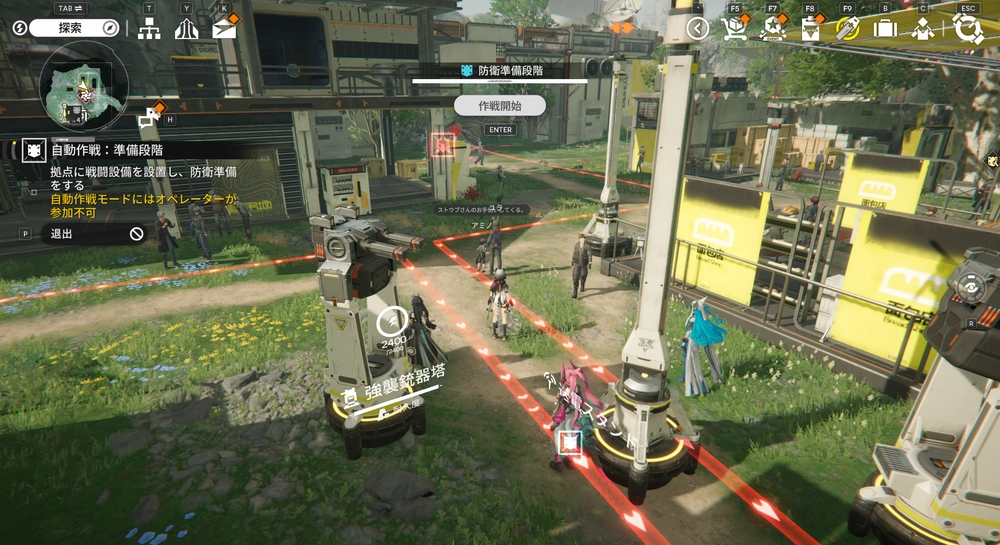The height and width of the screenshot is (545, 1000).
Task: Open the suitcase inventory icon
Action: tap(885, 29)
